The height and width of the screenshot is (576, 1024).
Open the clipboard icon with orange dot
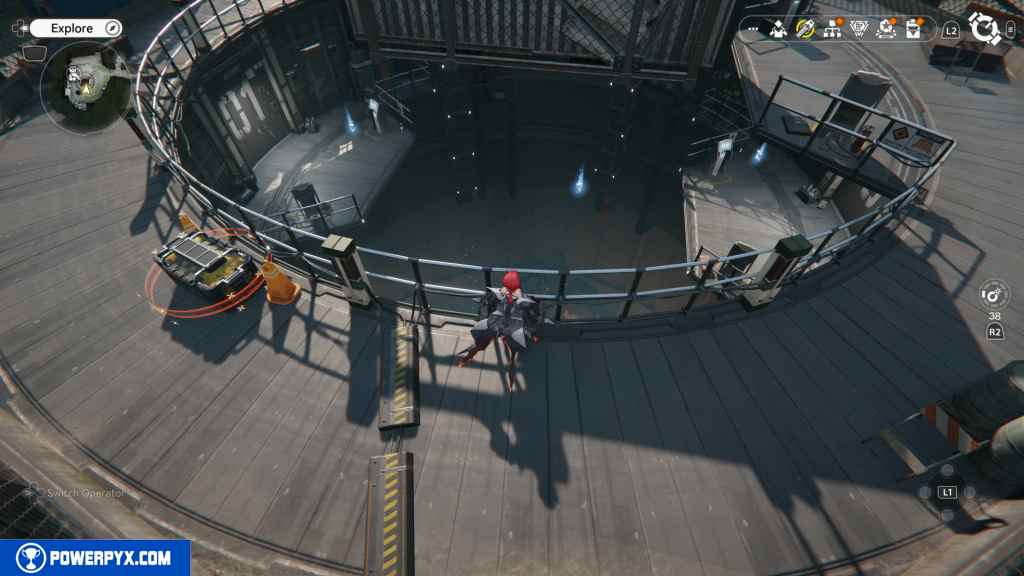point(913,29)
